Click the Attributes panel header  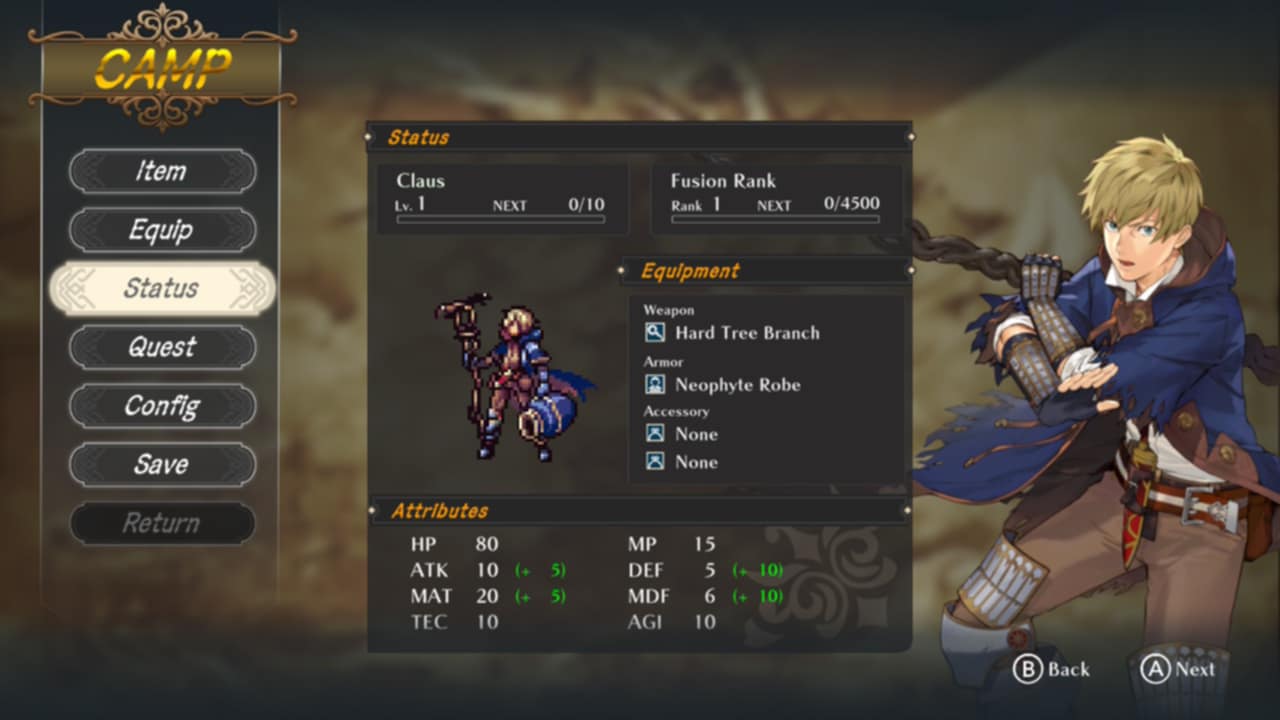pyautogui.click(x=437, y=511)
